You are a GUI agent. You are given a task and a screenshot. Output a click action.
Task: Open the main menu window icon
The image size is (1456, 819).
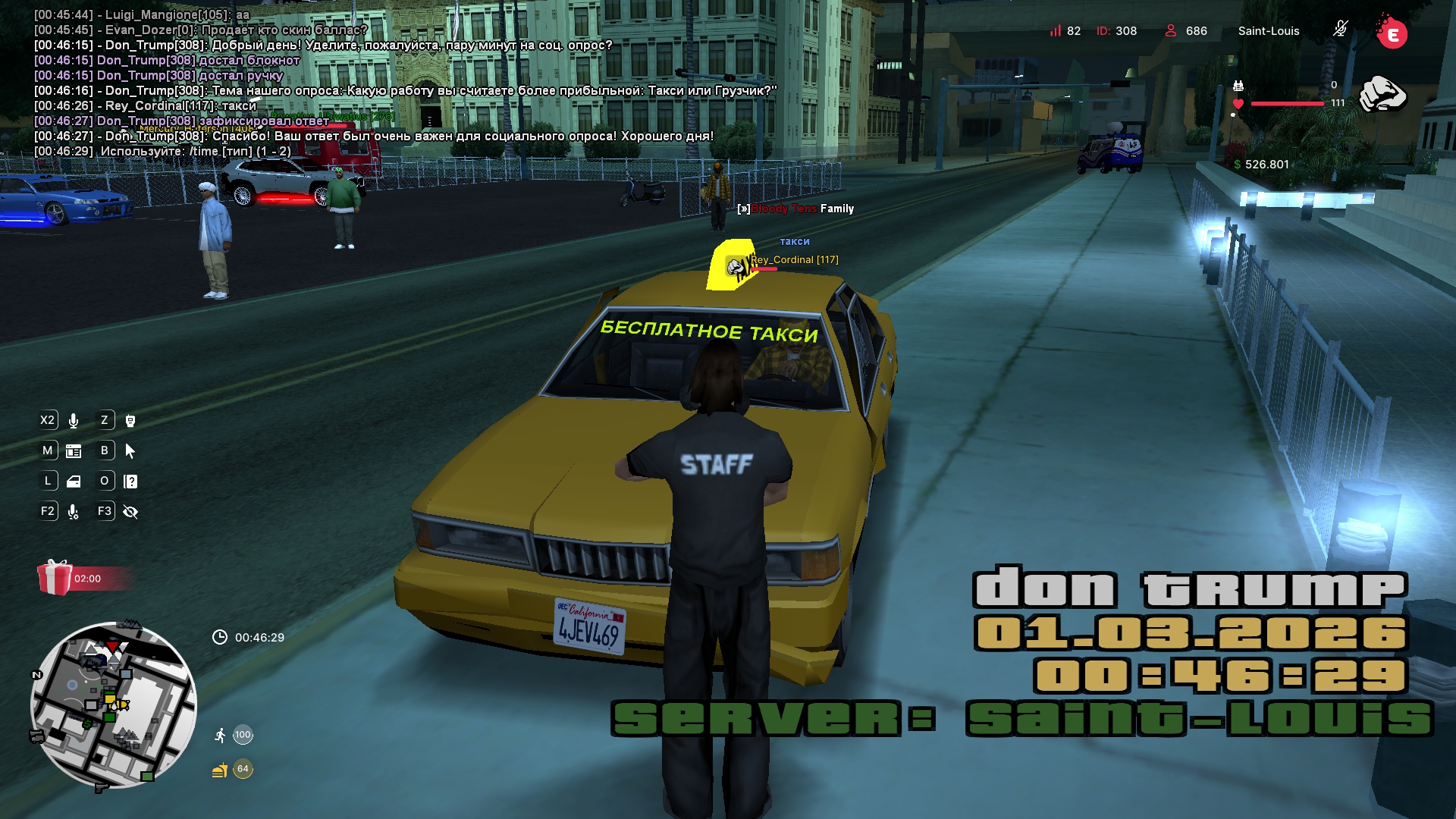point(74,451)
